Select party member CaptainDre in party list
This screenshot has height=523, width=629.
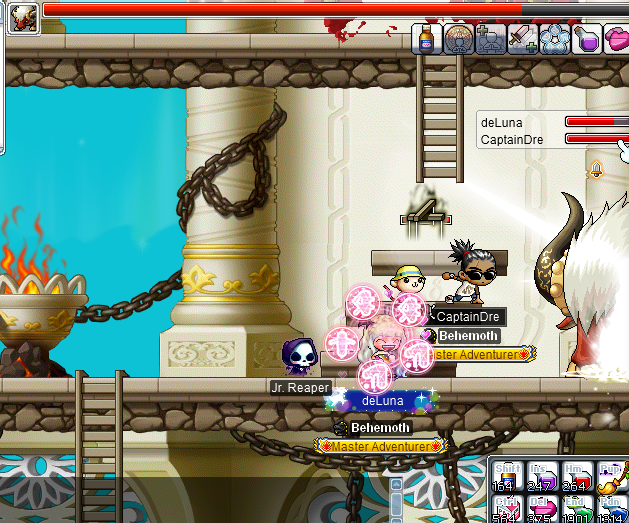(512, 140)
